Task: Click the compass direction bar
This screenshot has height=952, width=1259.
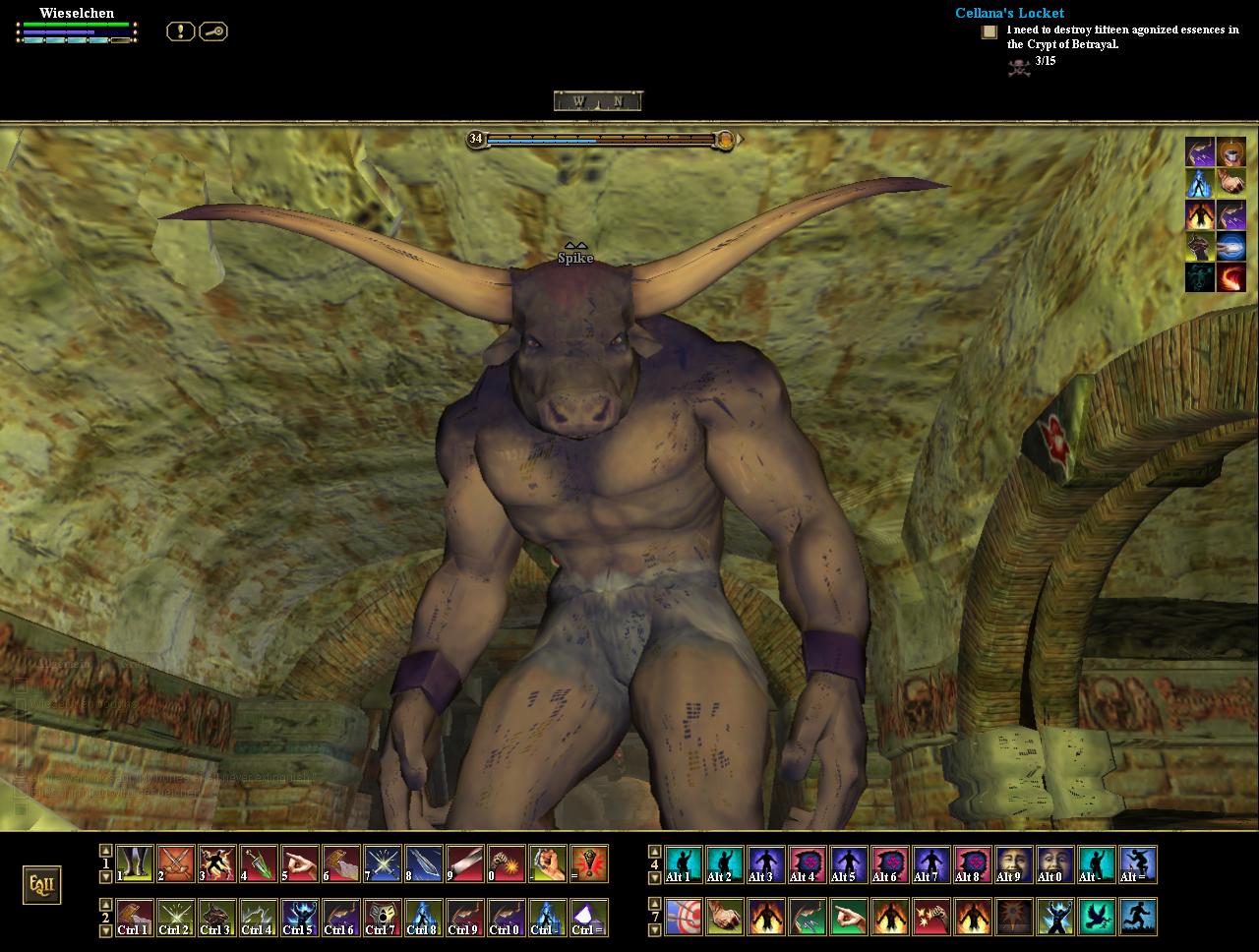Action: tap(597, 100)
